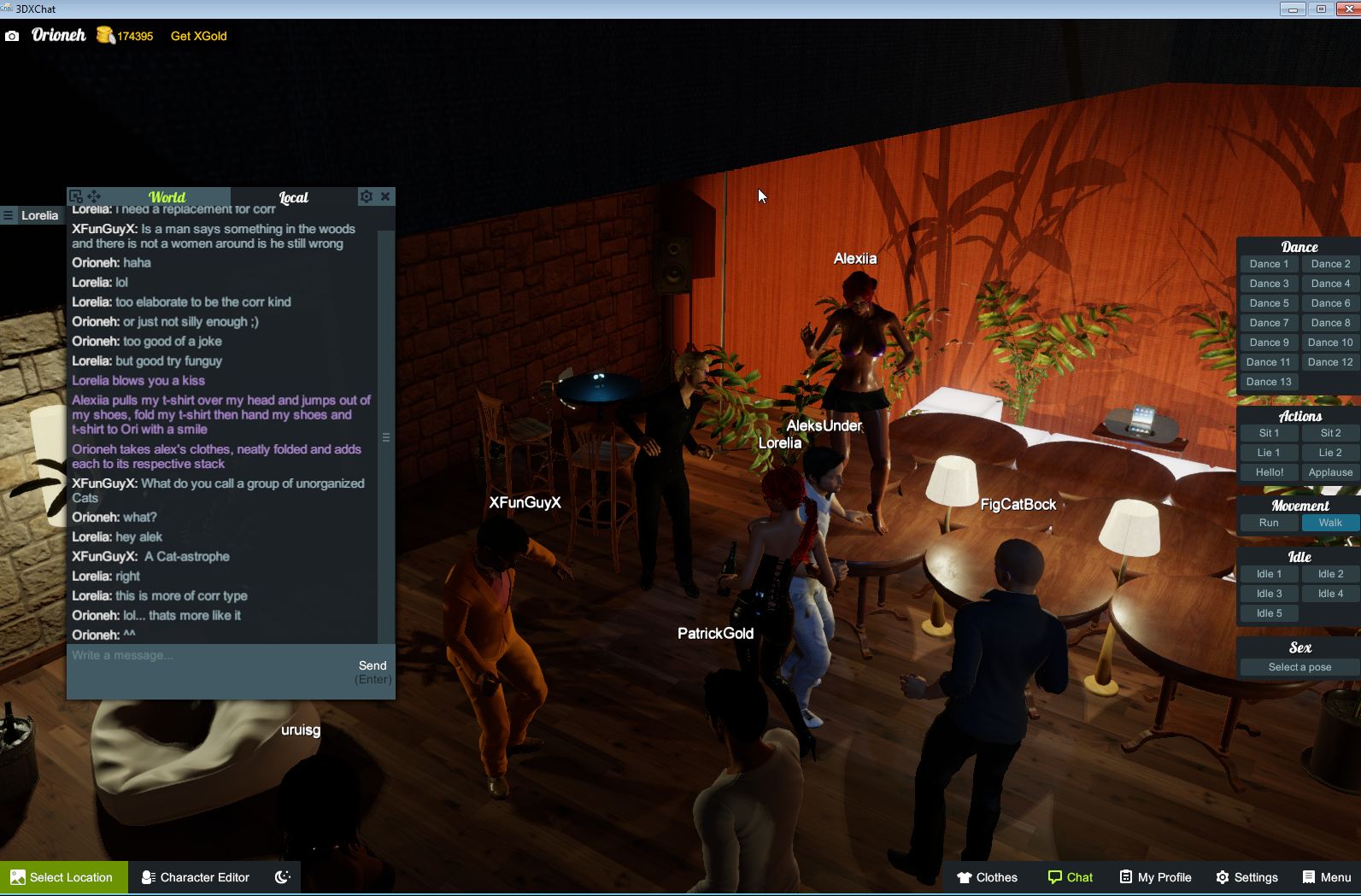Enable Walk movement mode
Screen dimensions: 1361x896
1330,522
